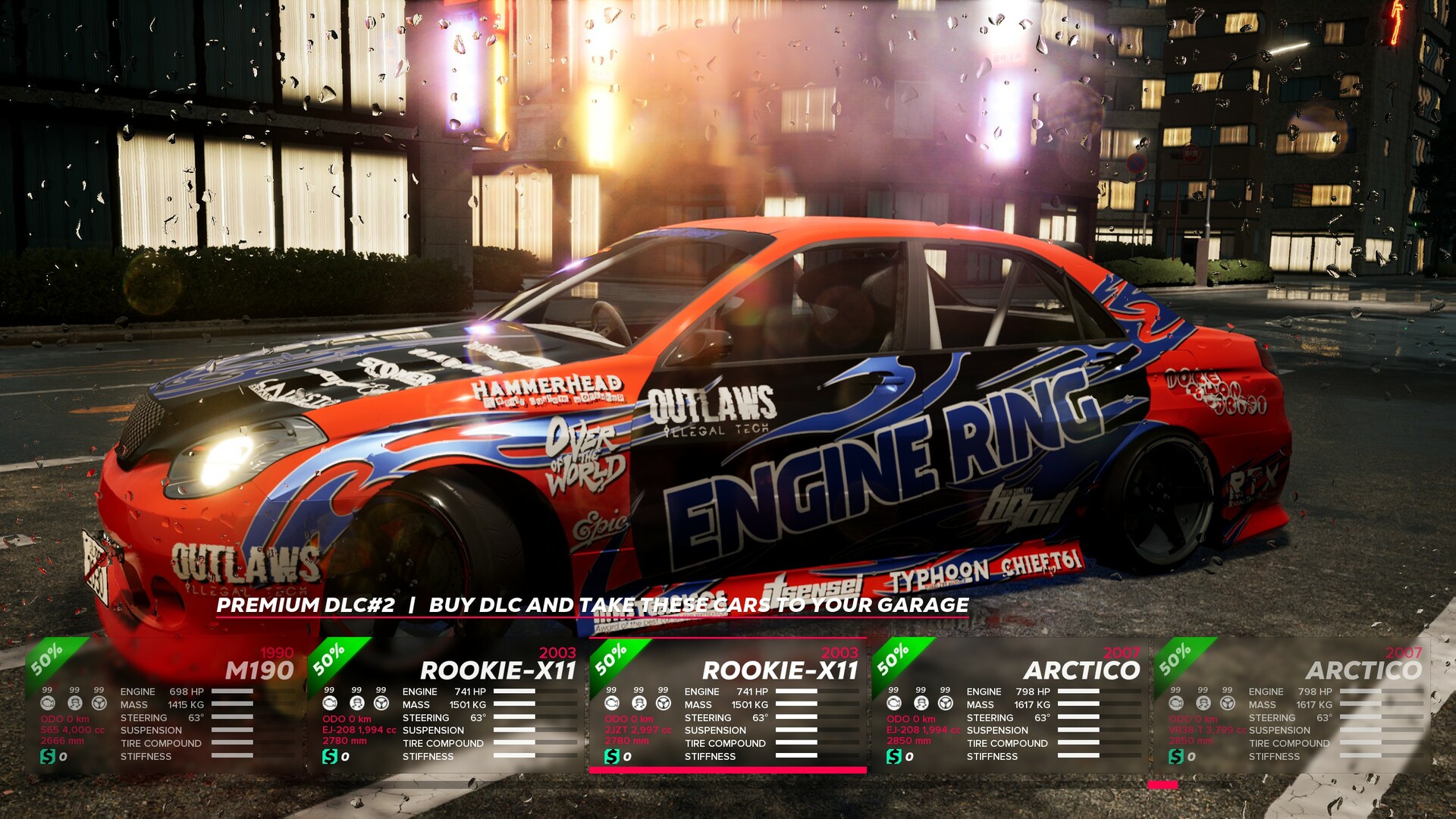Select the engine icon on the M190 card
The width and height of the screenshot is (1456, 819).
point(48,704)
